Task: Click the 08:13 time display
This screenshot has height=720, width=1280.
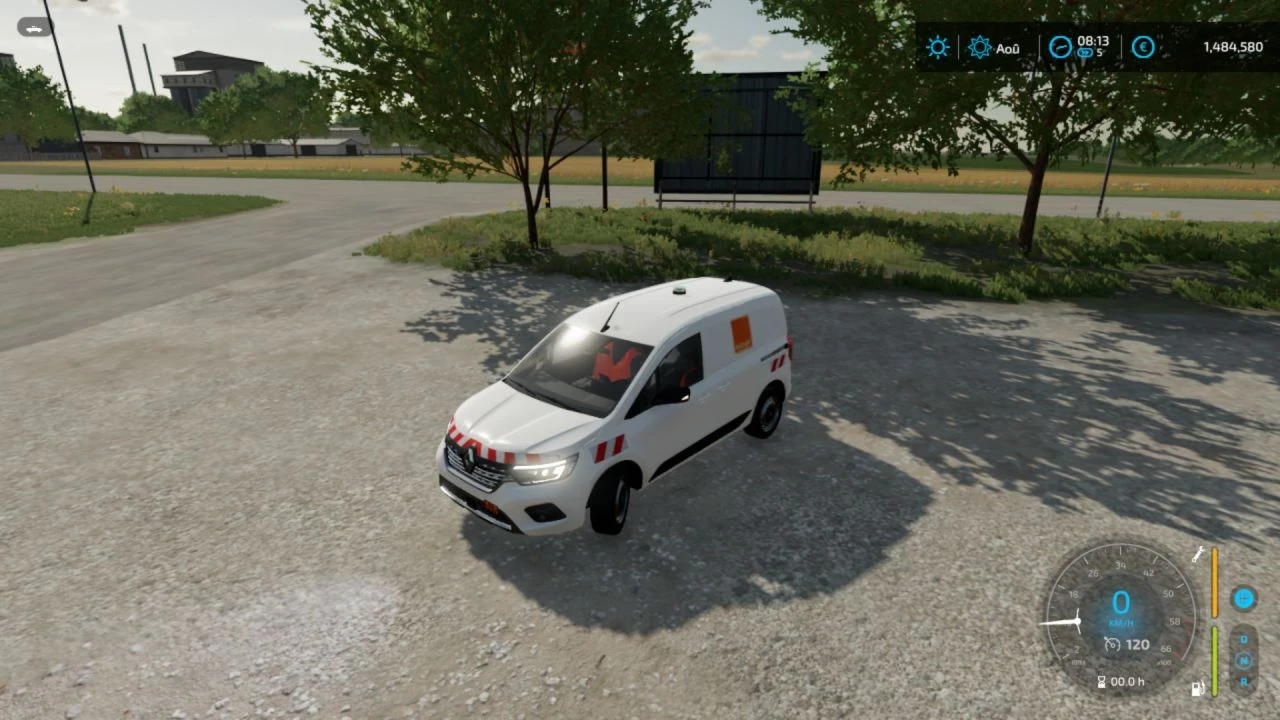Action: (x=1093, y=41)
